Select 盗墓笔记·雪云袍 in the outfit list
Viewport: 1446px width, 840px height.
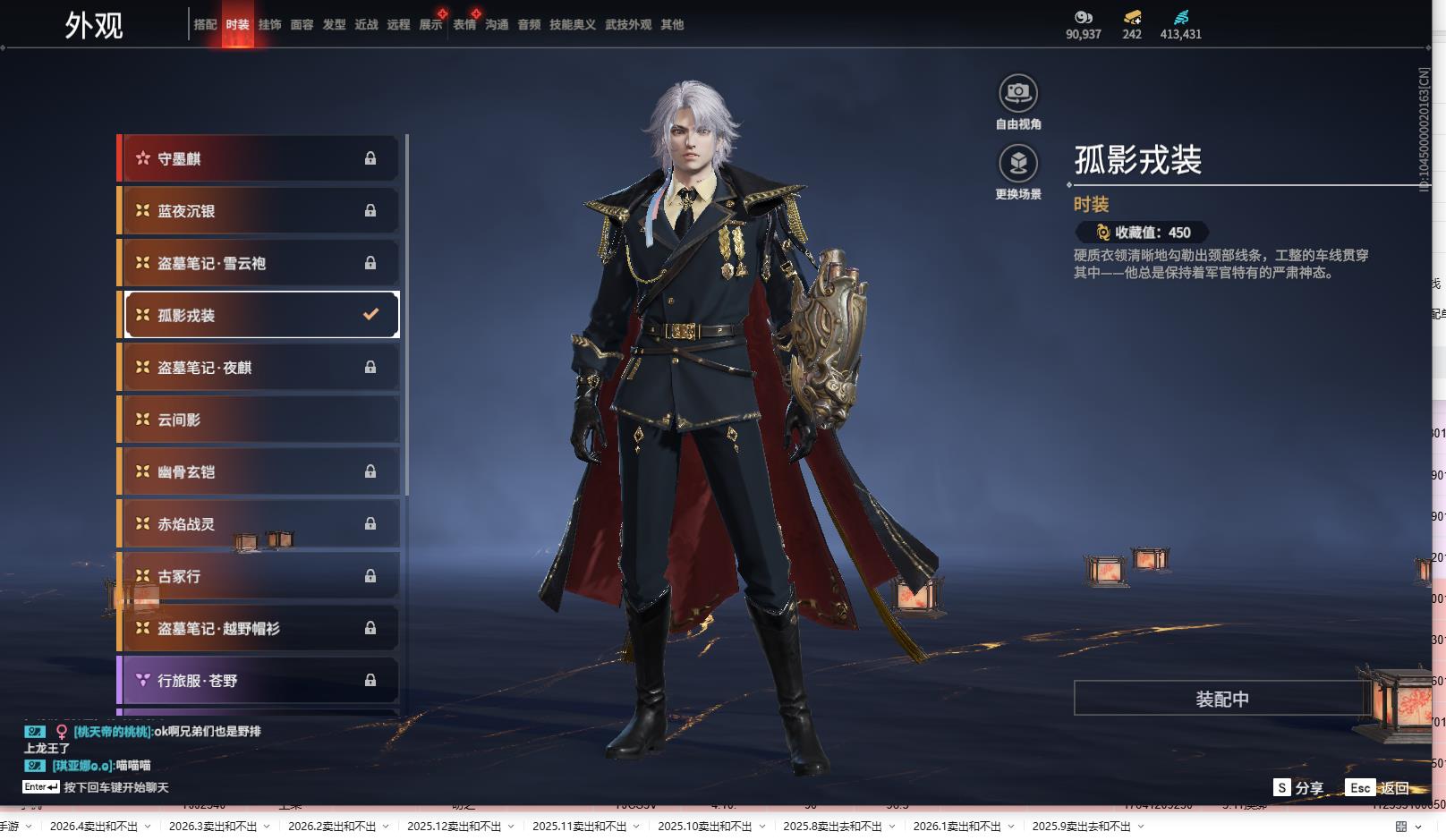259,263
